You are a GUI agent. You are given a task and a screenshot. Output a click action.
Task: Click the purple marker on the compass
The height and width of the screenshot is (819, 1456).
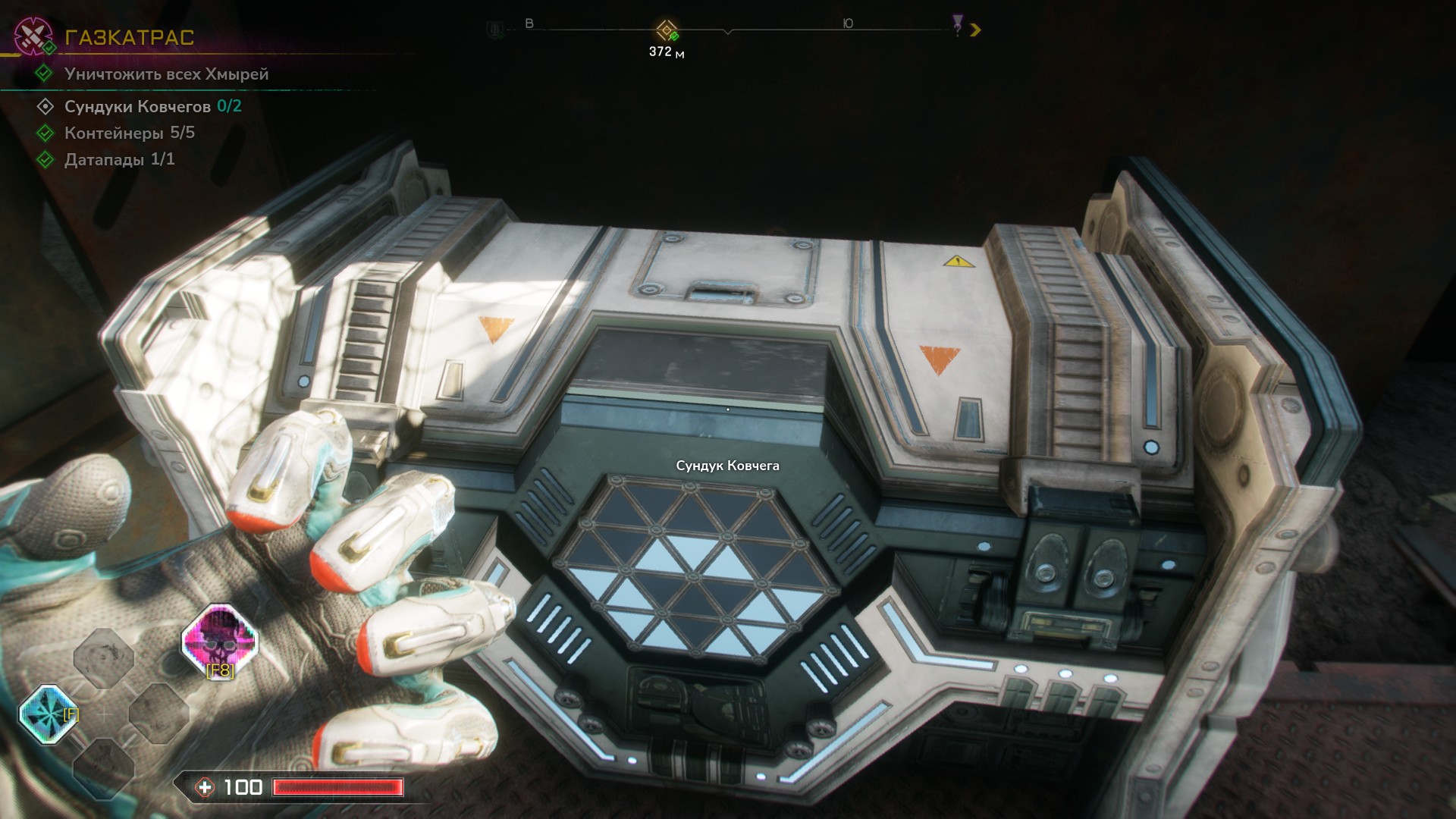959,26
